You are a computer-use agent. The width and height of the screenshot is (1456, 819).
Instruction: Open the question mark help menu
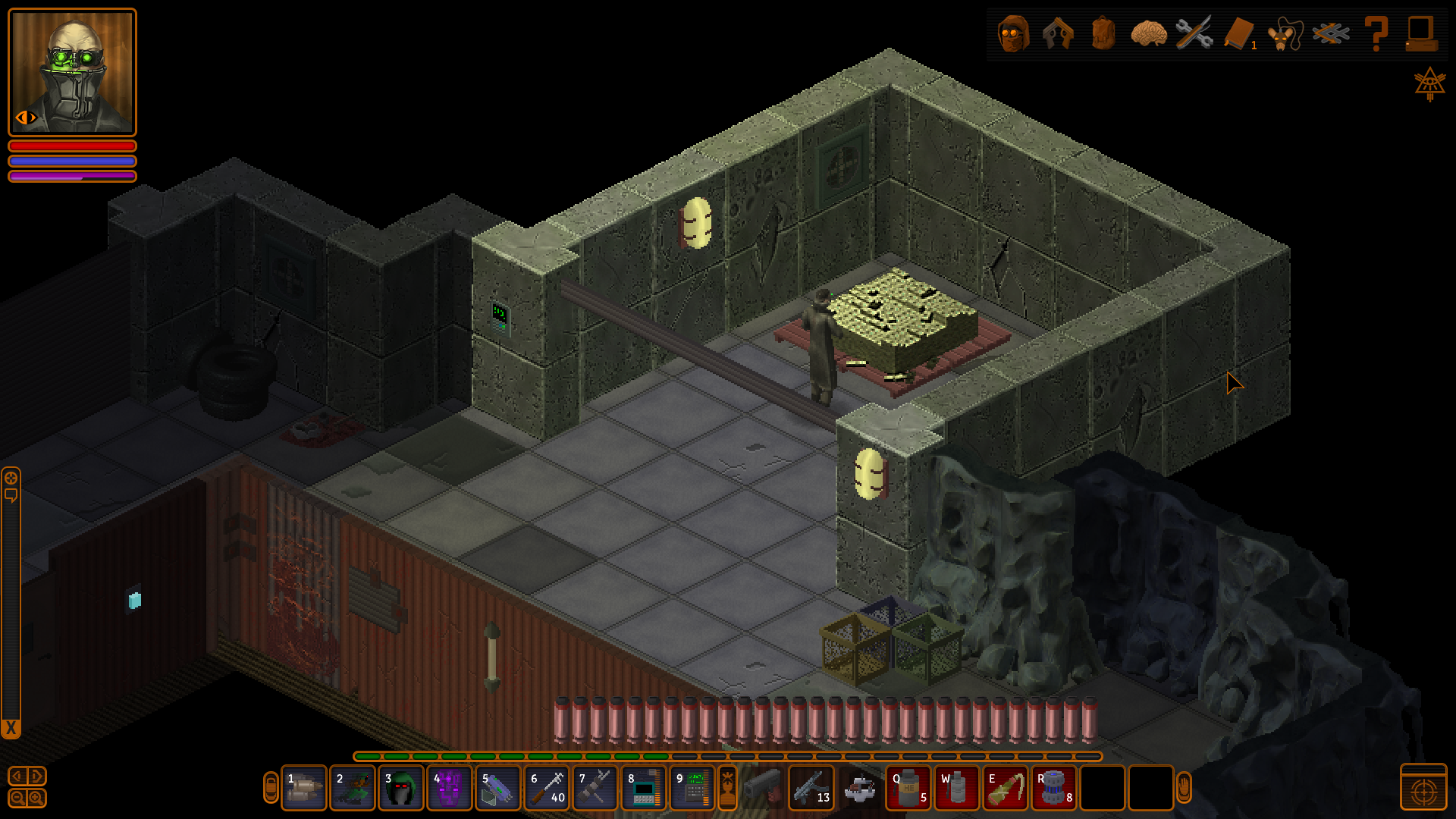pyautogui.click(x=1376, y=33)
